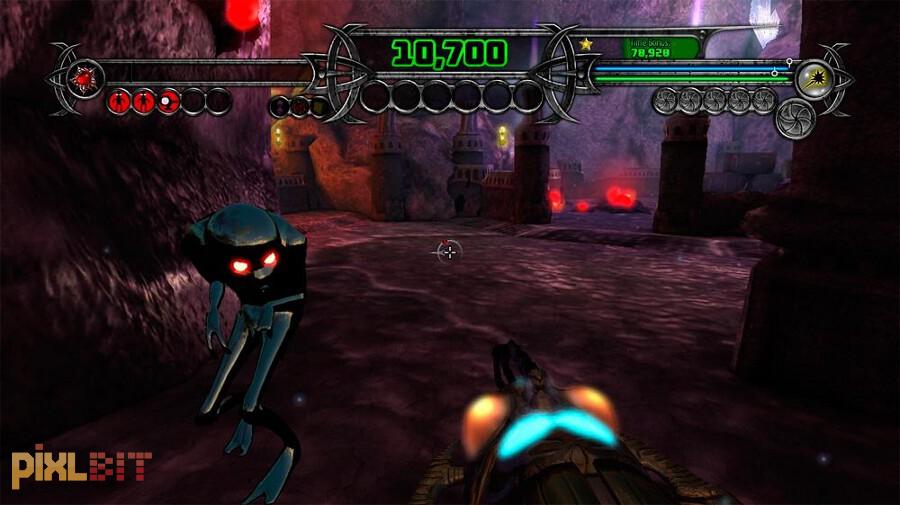This screenshot has height=505, width=900.
Task: Select the yellow burst weapon orb
Action: (x=816, y=77)
